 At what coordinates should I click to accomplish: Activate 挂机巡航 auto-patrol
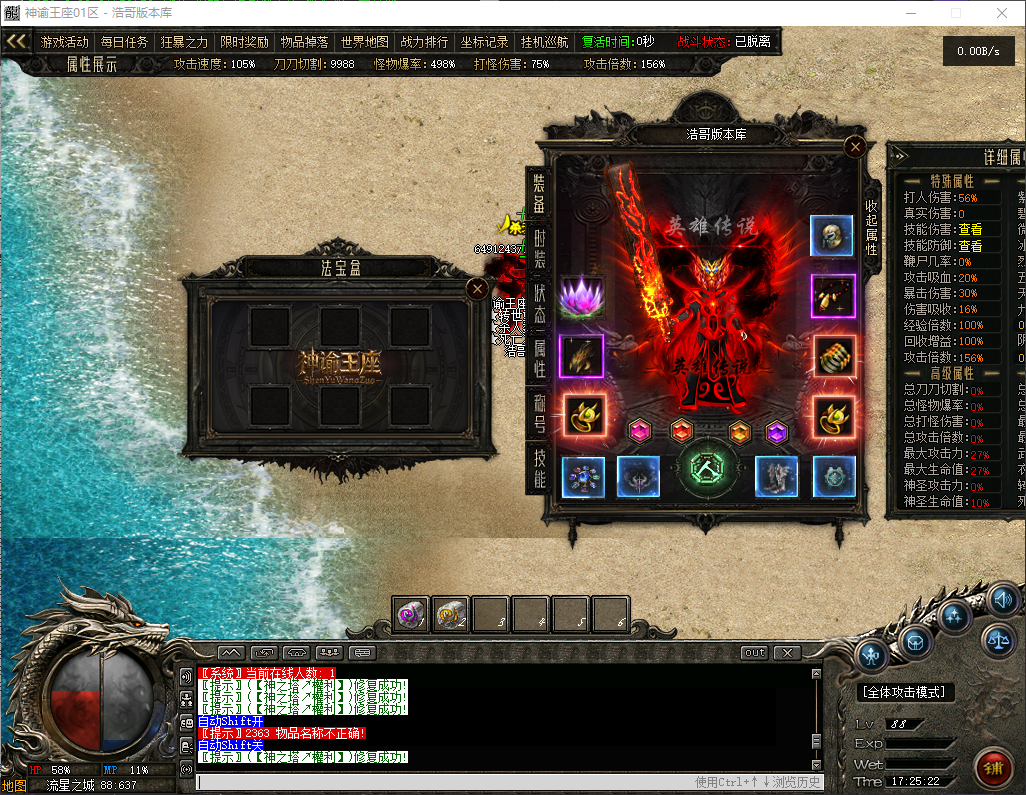coord(544,42)
